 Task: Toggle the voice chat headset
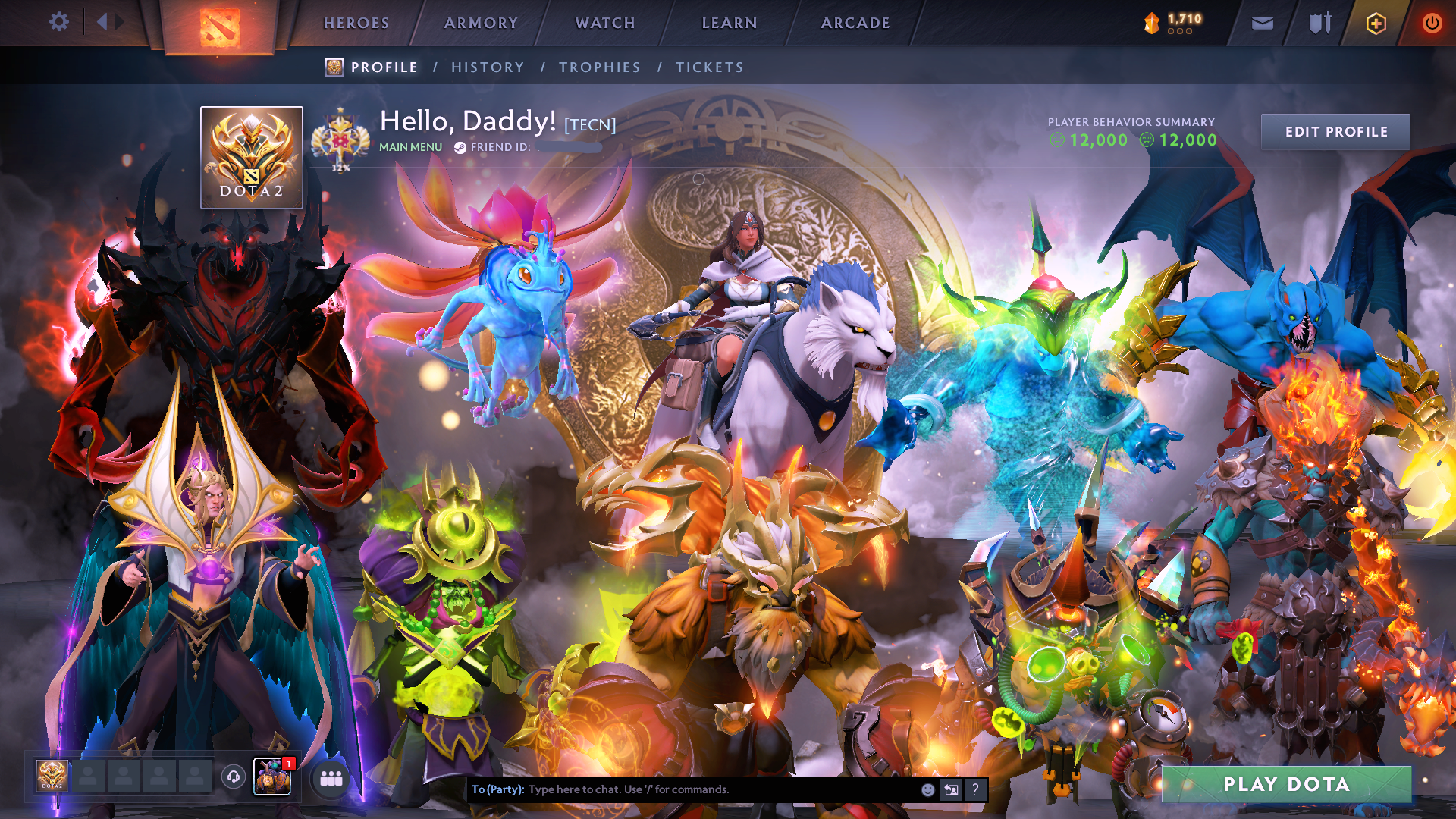point(232,777)
